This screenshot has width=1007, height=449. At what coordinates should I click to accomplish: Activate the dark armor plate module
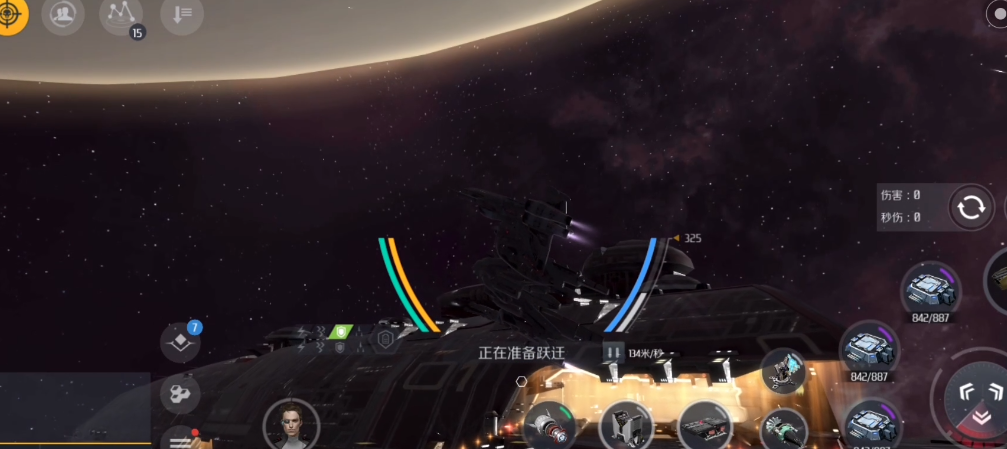(704, 425)
